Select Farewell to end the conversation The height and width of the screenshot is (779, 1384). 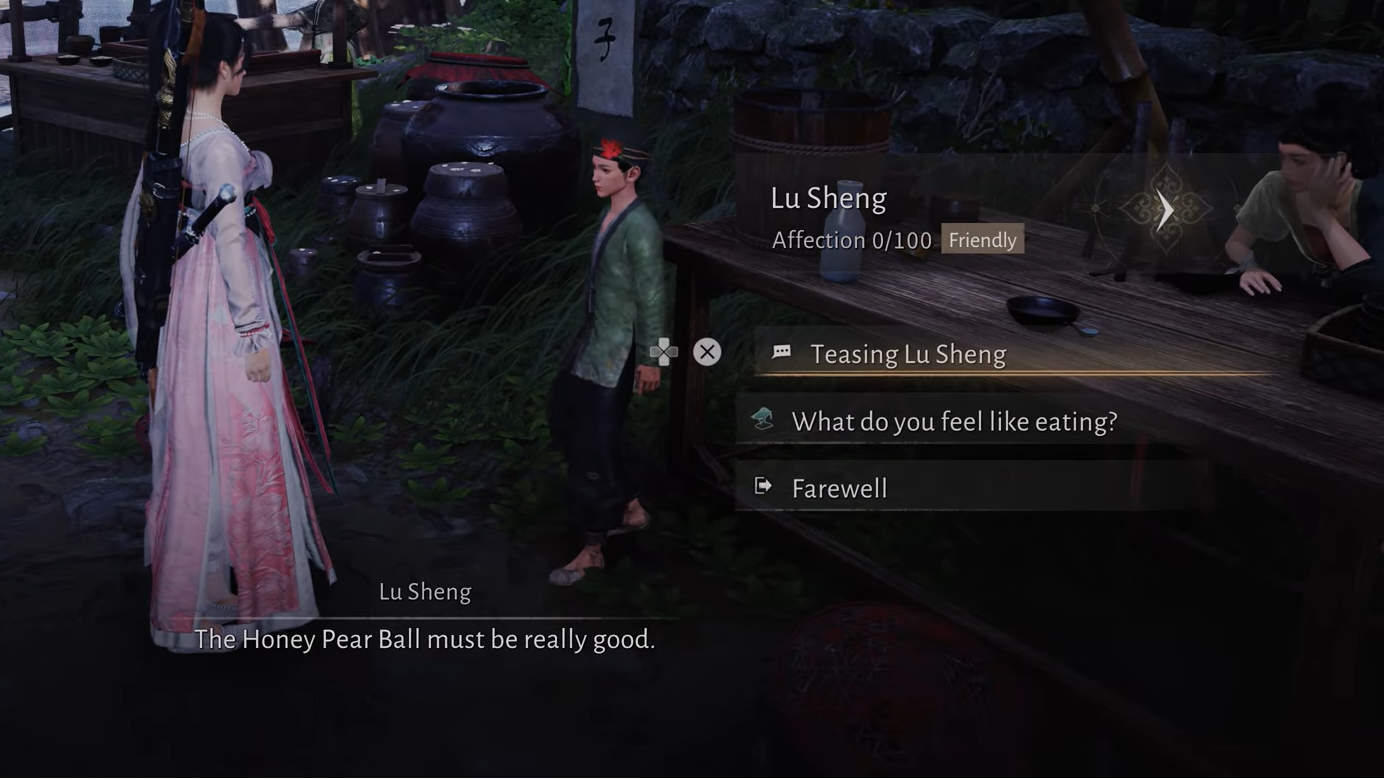click(839, 488)
